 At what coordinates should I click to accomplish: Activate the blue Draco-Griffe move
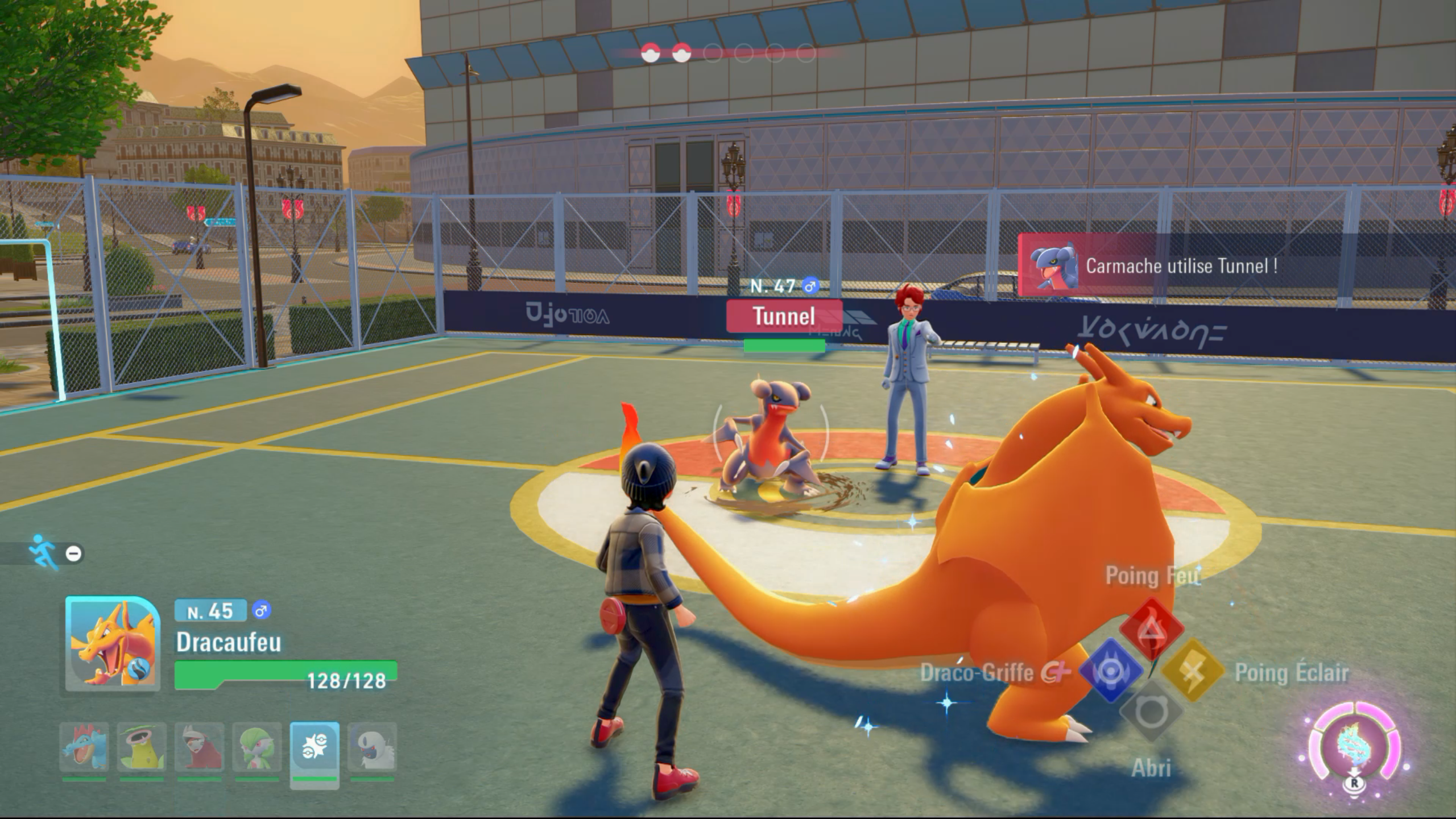[x=1110, y=671]
